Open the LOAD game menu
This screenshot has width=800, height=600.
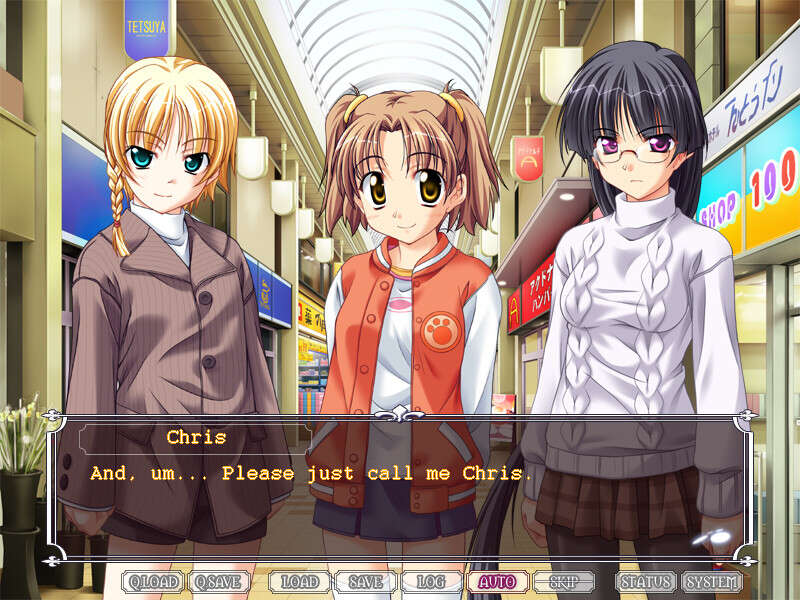click(299, 581)
